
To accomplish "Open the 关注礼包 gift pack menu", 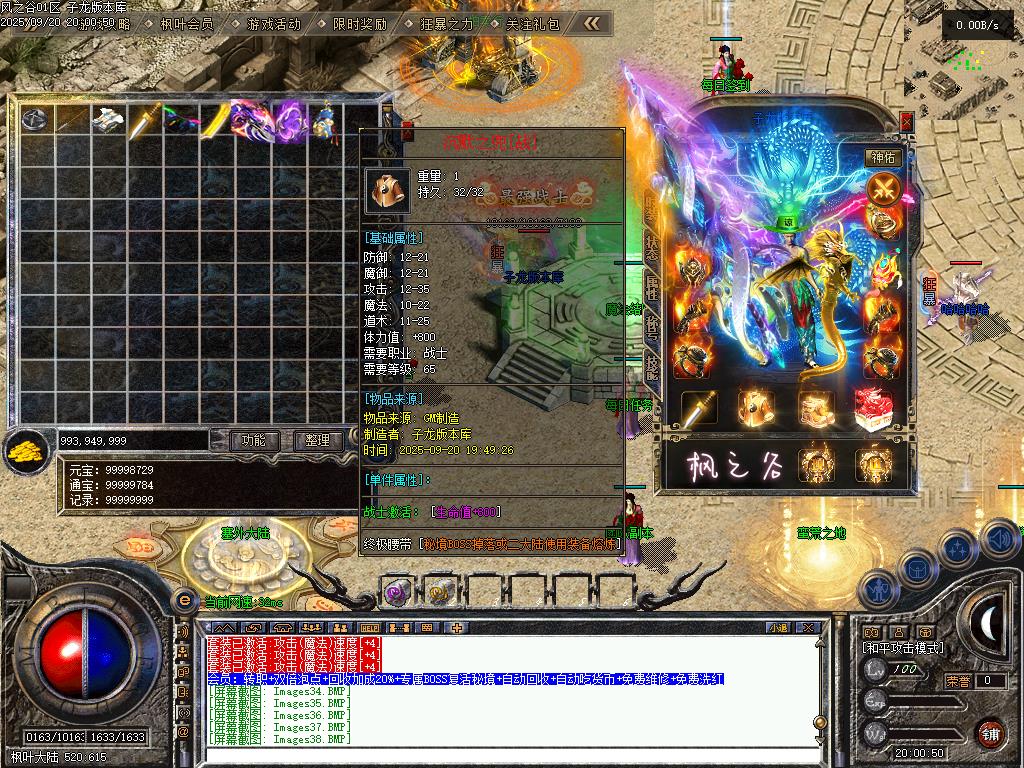I will pyautogui.click(x=532, y=24).
